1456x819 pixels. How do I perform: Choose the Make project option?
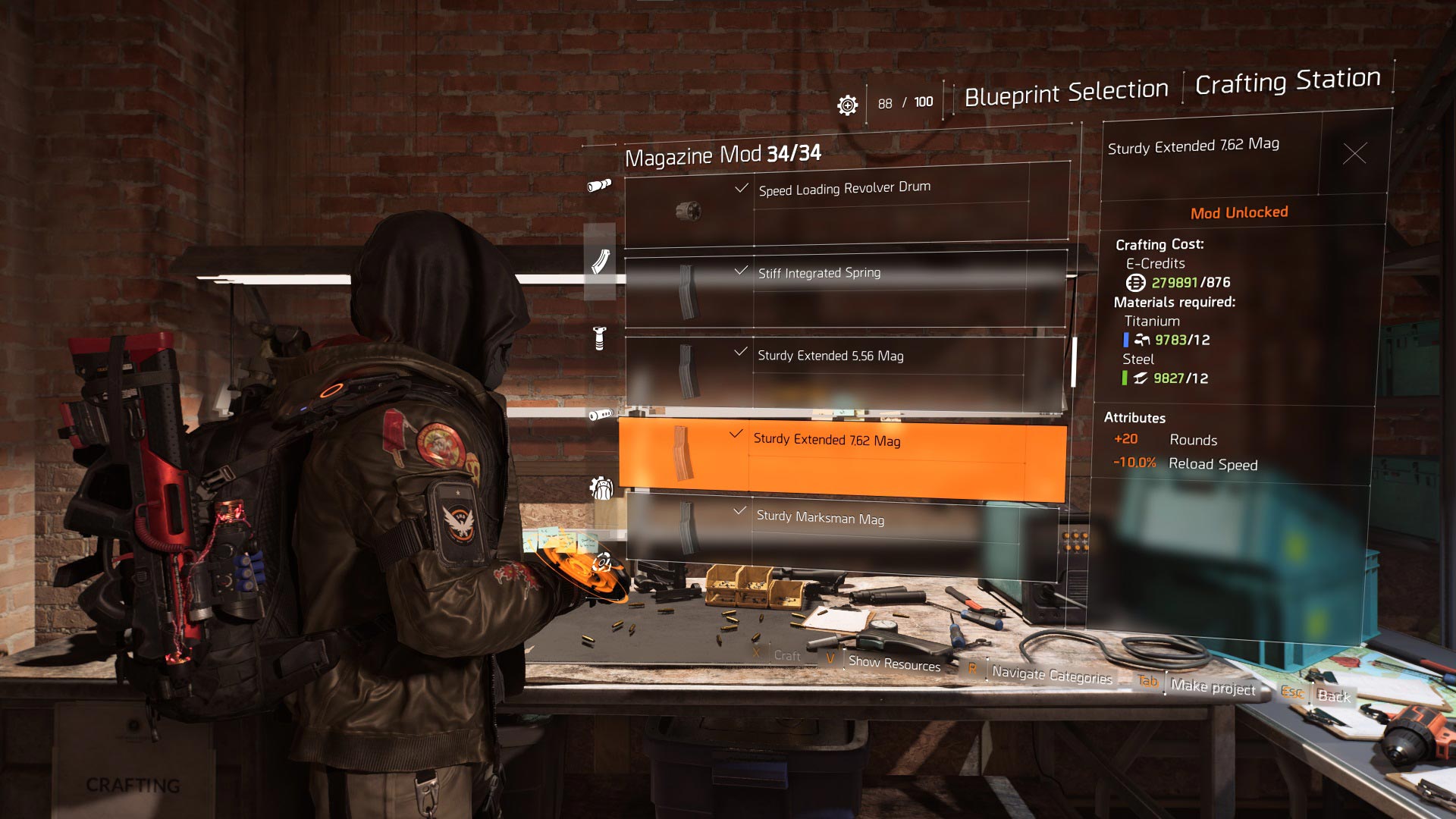click(x=1213, y=686)
